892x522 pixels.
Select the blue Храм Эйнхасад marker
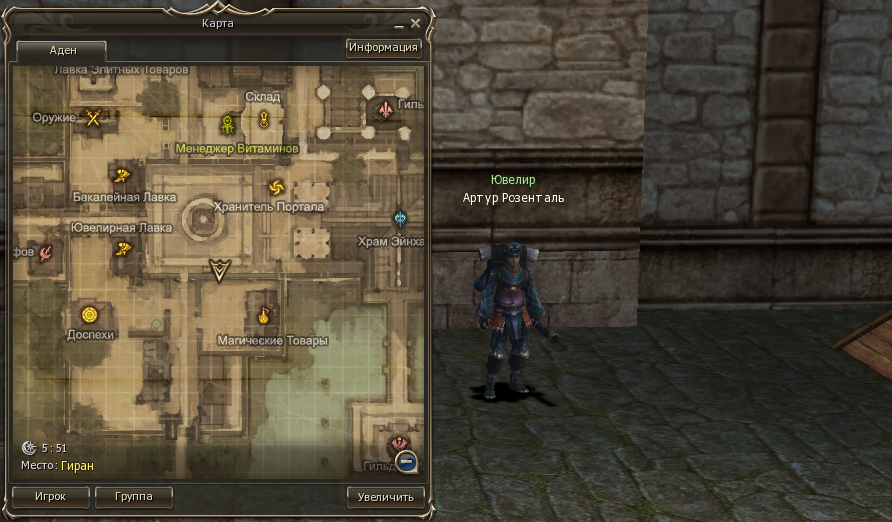(x=401, y=218)
